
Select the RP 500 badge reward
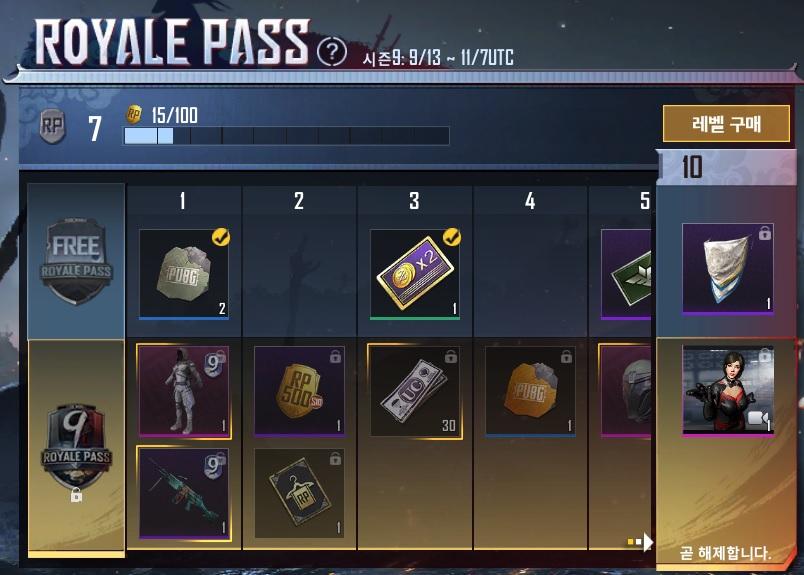(x=299, y=390)
